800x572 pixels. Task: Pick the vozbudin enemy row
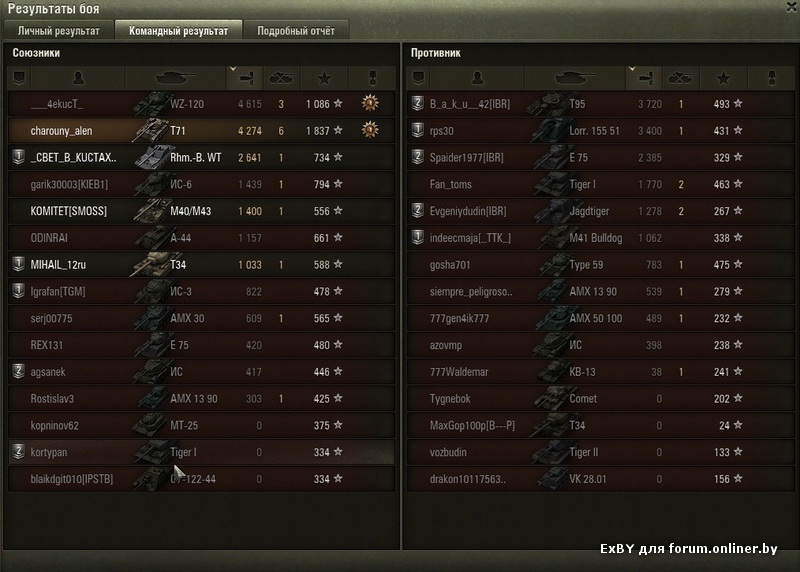[x=598, y=453]
